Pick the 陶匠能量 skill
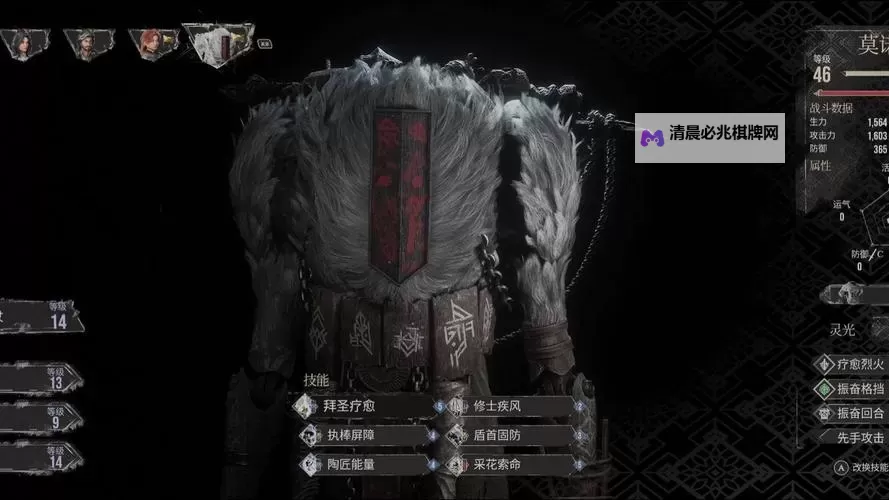Viewport: 889px width, 500px height. [x=364, y=465]
